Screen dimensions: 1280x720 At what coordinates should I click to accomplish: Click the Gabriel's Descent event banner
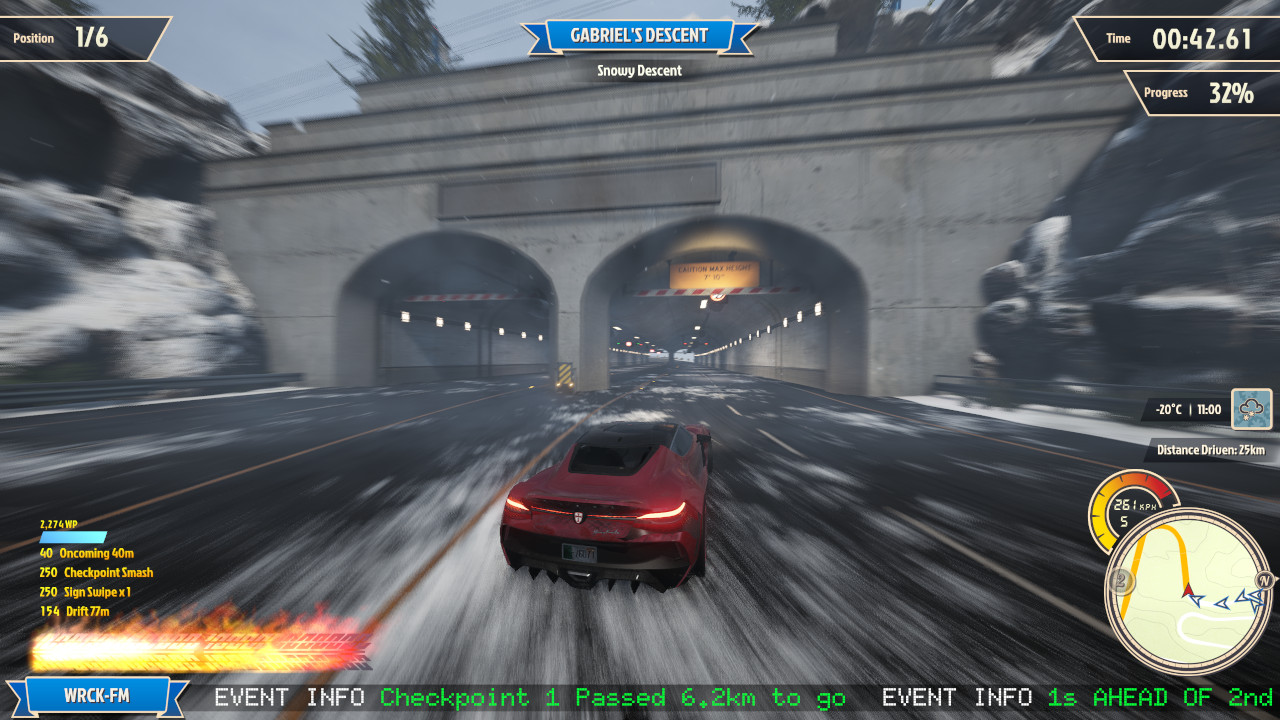click(639, 36)
